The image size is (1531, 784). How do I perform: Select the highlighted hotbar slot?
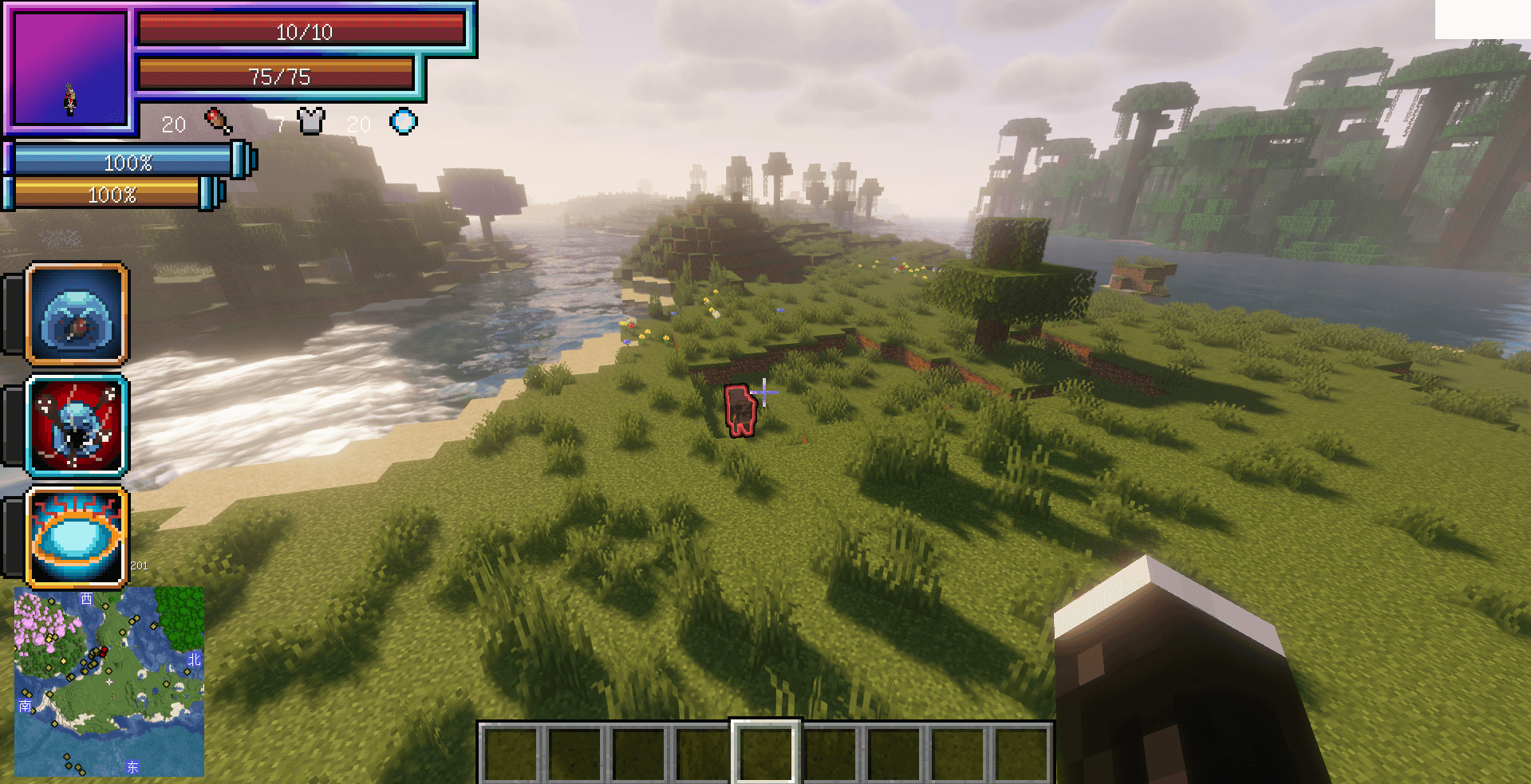click(x=765, y=752)
